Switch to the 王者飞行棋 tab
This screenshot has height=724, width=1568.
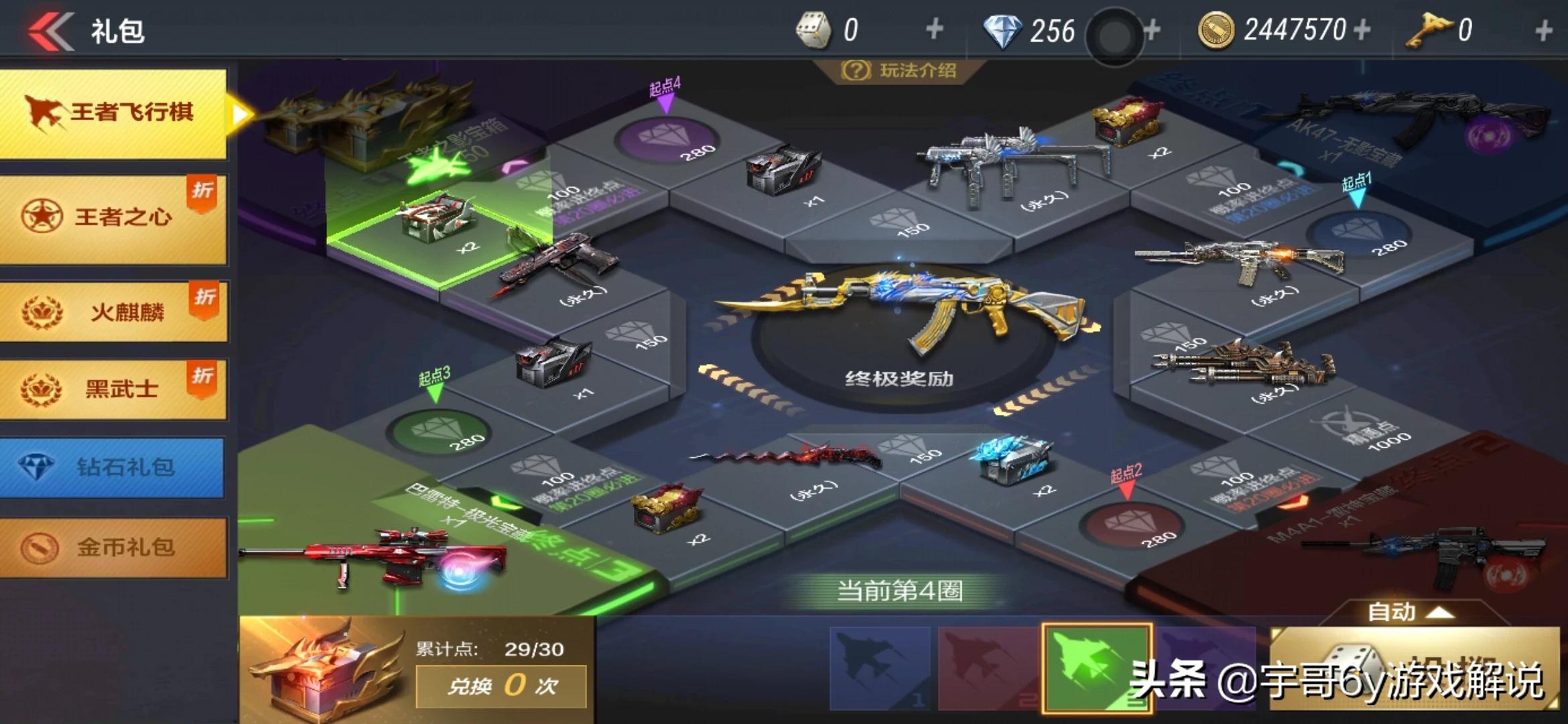coord(114,113)
